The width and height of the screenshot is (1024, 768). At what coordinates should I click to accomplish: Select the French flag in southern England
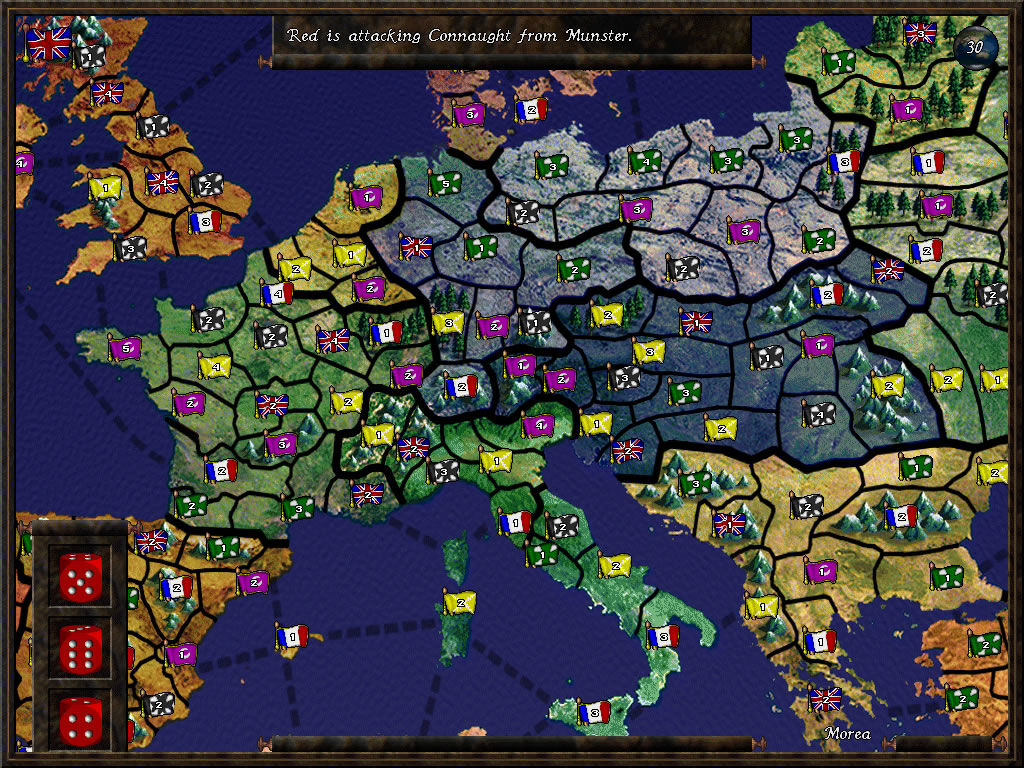pyautogui.click(x=205, y=221)
